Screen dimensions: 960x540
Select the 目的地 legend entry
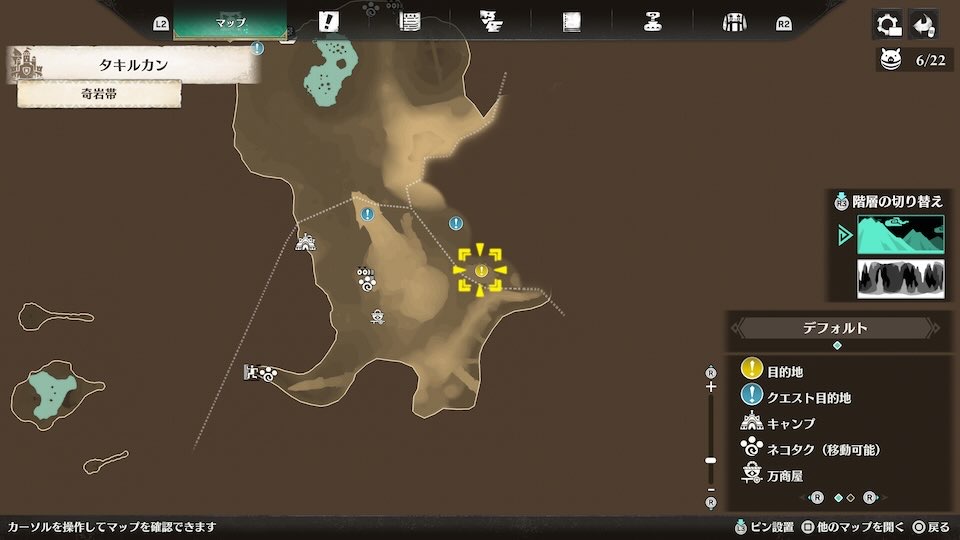[785, 371]
